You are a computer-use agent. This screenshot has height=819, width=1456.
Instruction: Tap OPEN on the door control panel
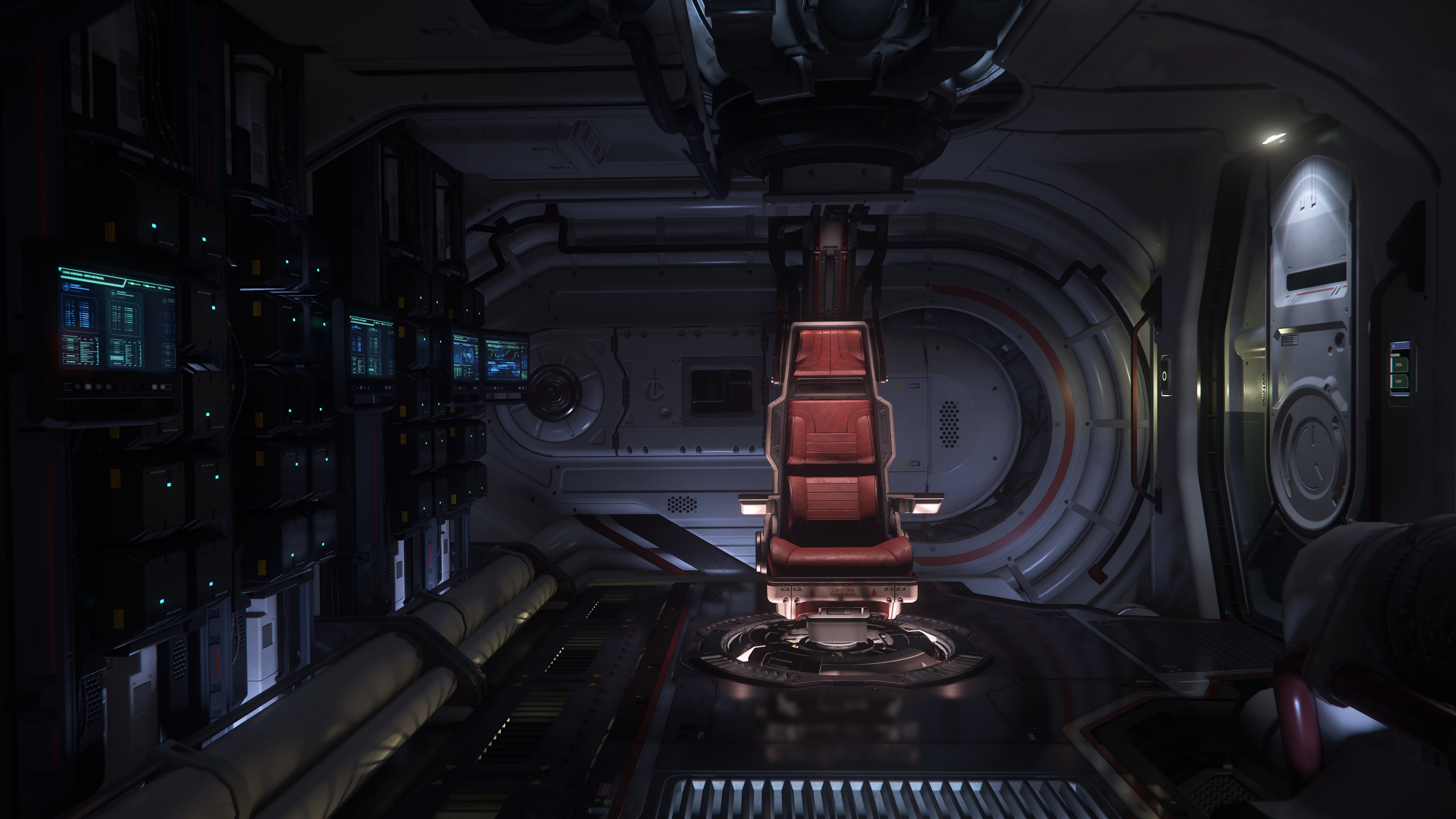[x=1399, y=365]
